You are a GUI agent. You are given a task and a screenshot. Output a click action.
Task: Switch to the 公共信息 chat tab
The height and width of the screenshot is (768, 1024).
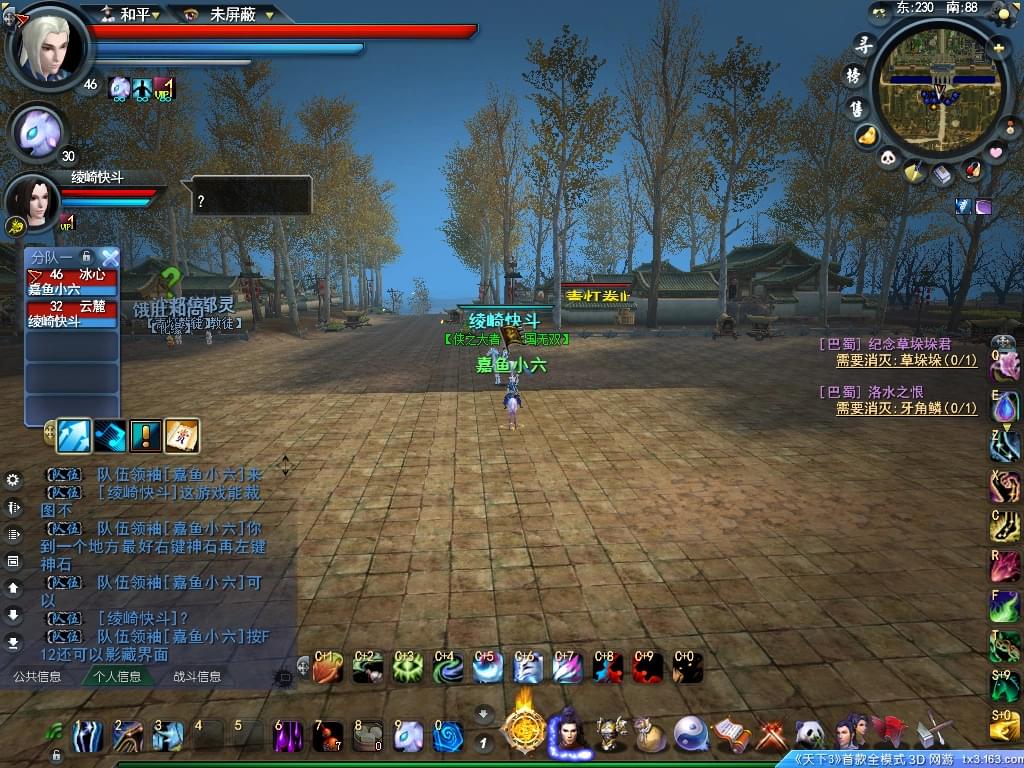tap(37, 677)
